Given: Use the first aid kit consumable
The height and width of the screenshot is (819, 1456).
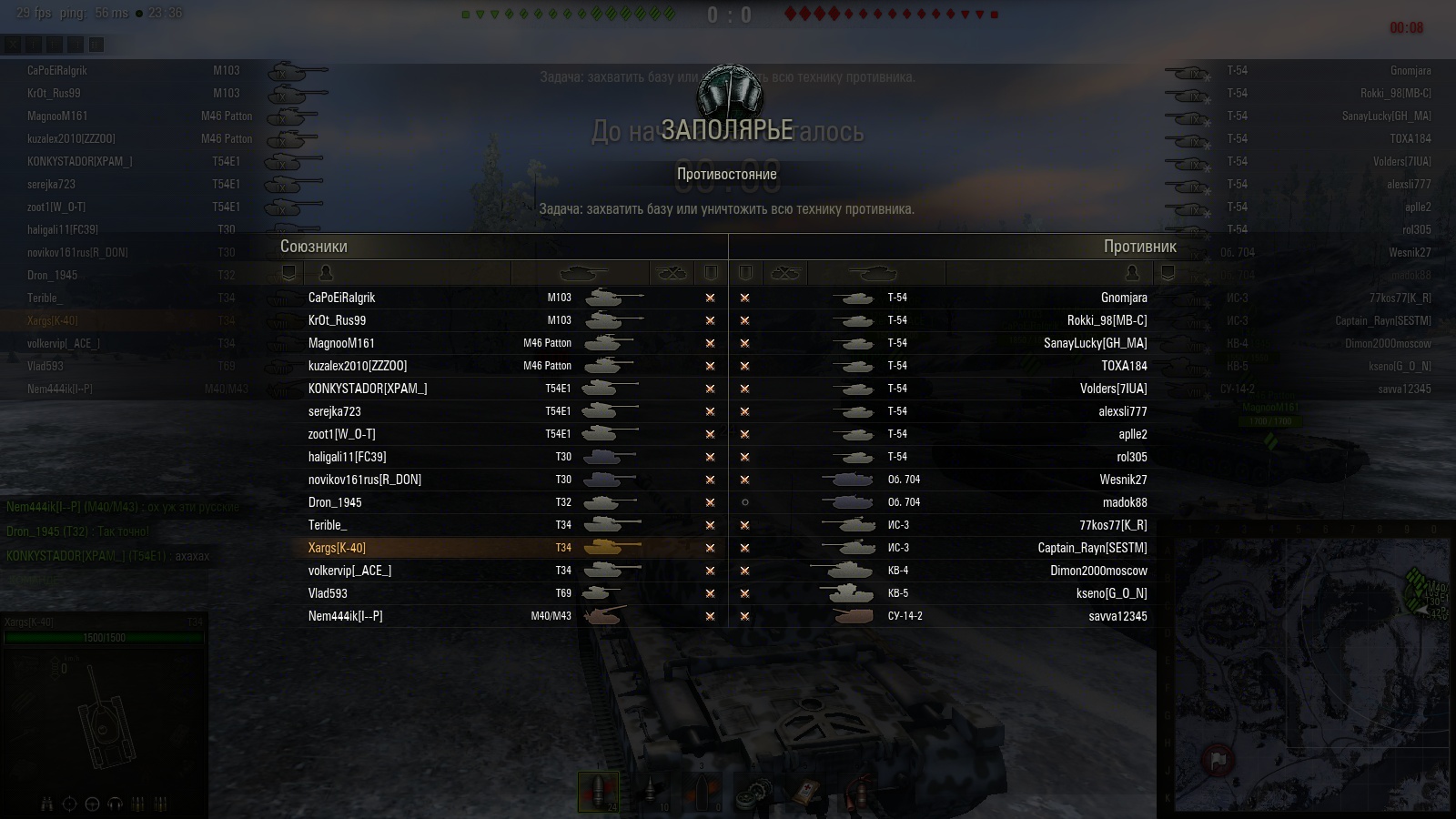Looking at the screenshot, I should tap(806, 792).
